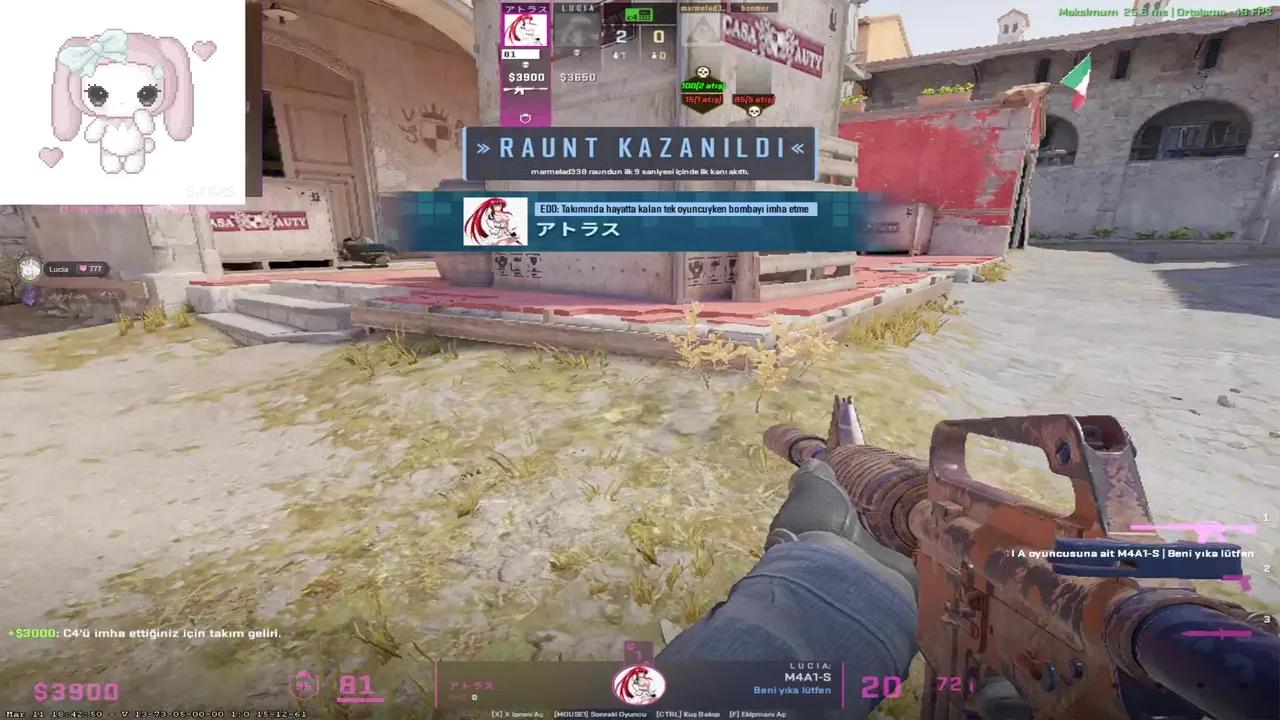Screen dimensions: 1280x720
Task: Click アトラス's avatar portrait in the MVP banner
Action: click(x=495, y=222)
